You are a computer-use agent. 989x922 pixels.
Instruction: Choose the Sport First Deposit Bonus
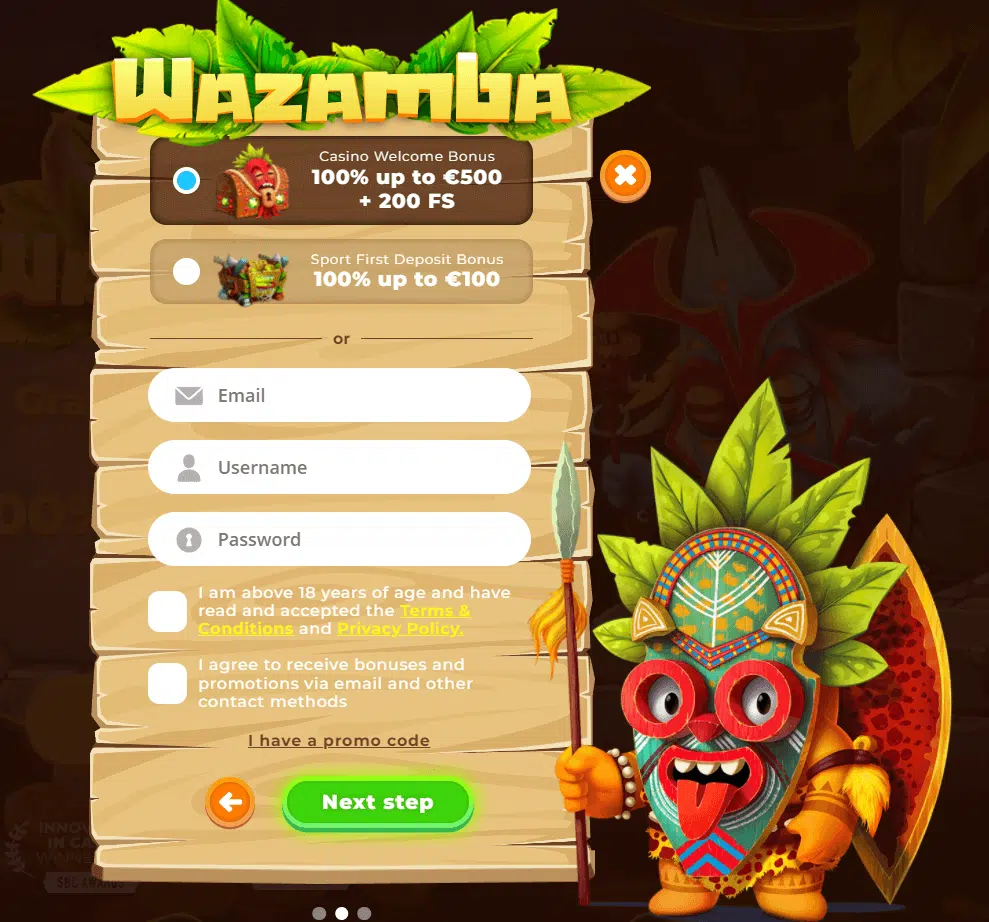coord(186,271)
